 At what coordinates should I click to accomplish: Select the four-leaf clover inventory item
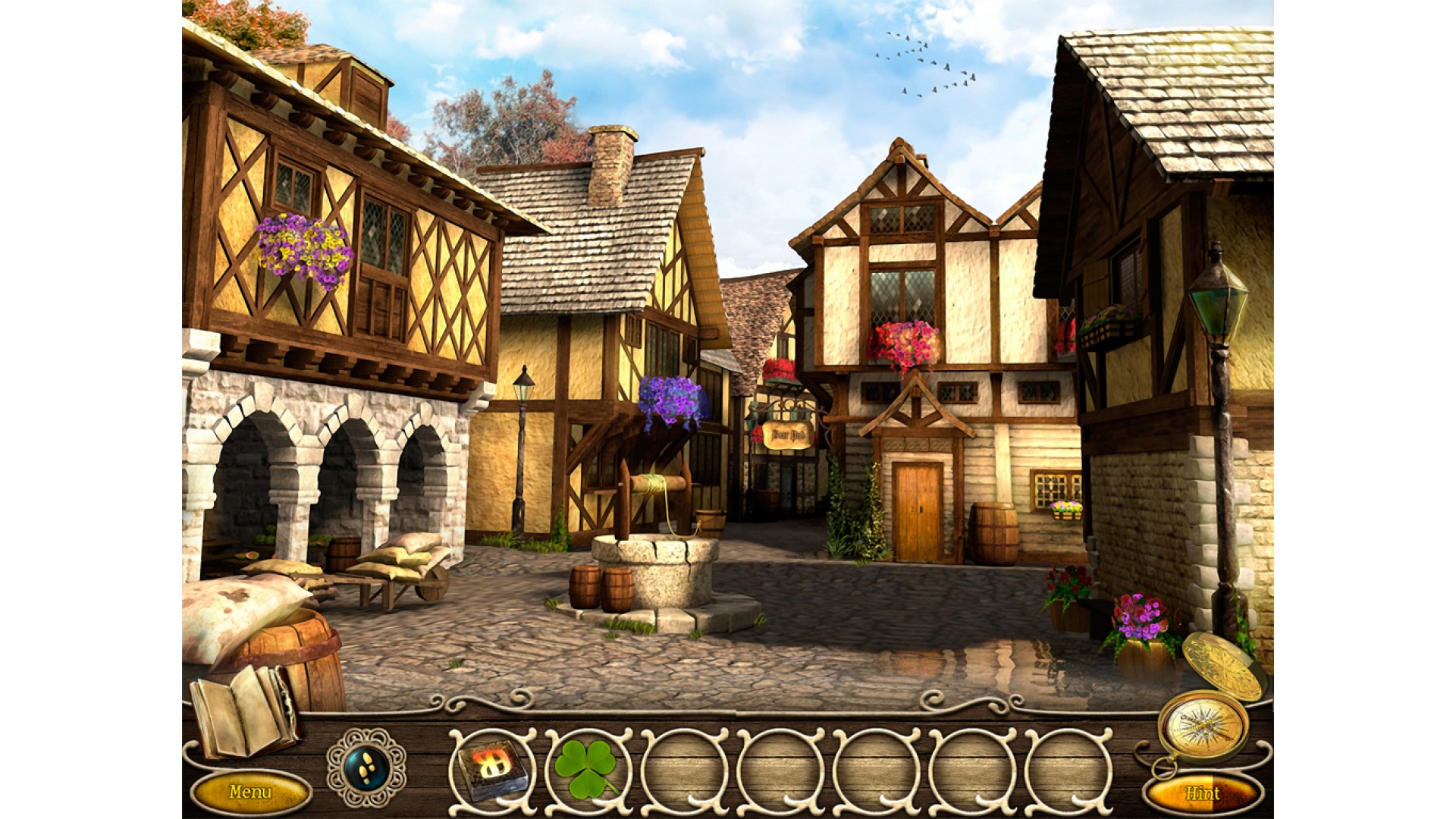[587, 767]
